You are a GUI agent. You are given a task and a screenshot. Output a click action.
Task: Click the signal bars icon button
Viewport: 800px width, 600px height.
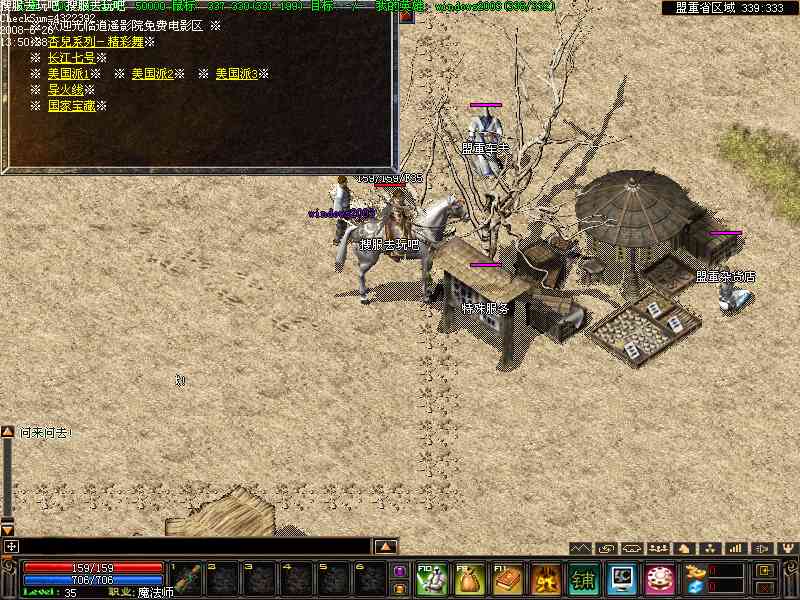(x=735, y=548)
